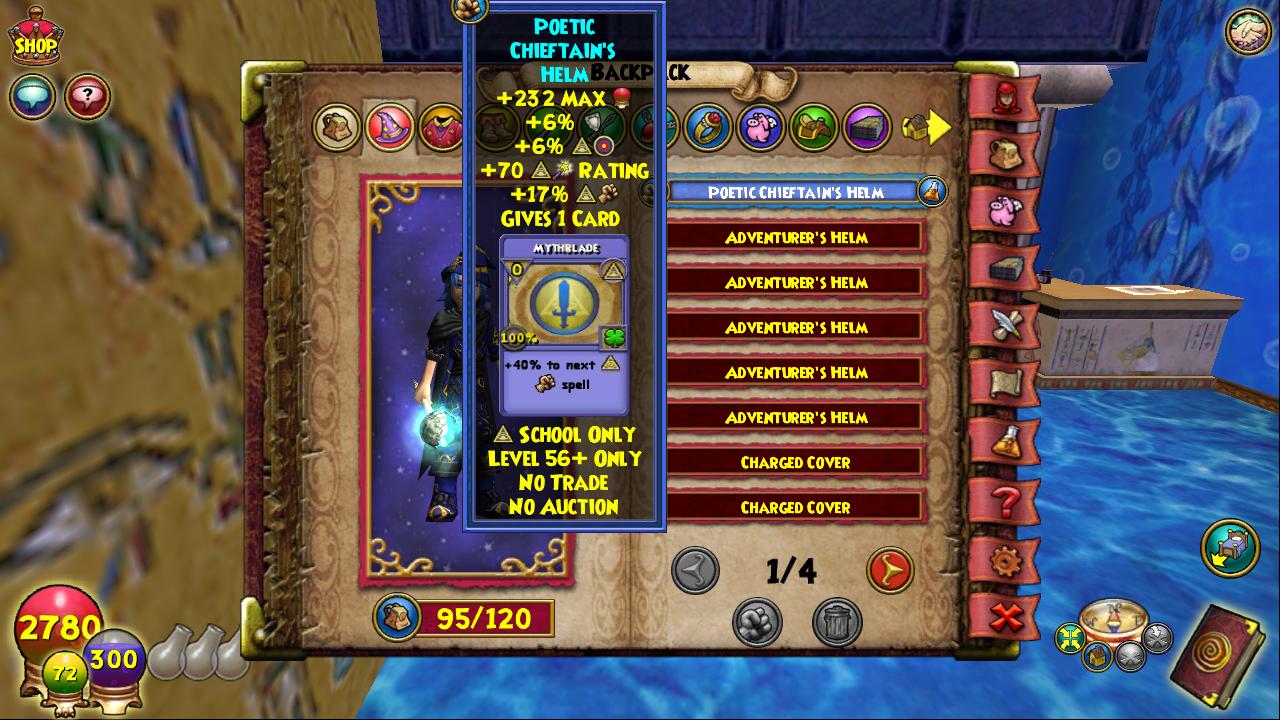Open the mounts category with saddle icon

[x=814, y=127]
